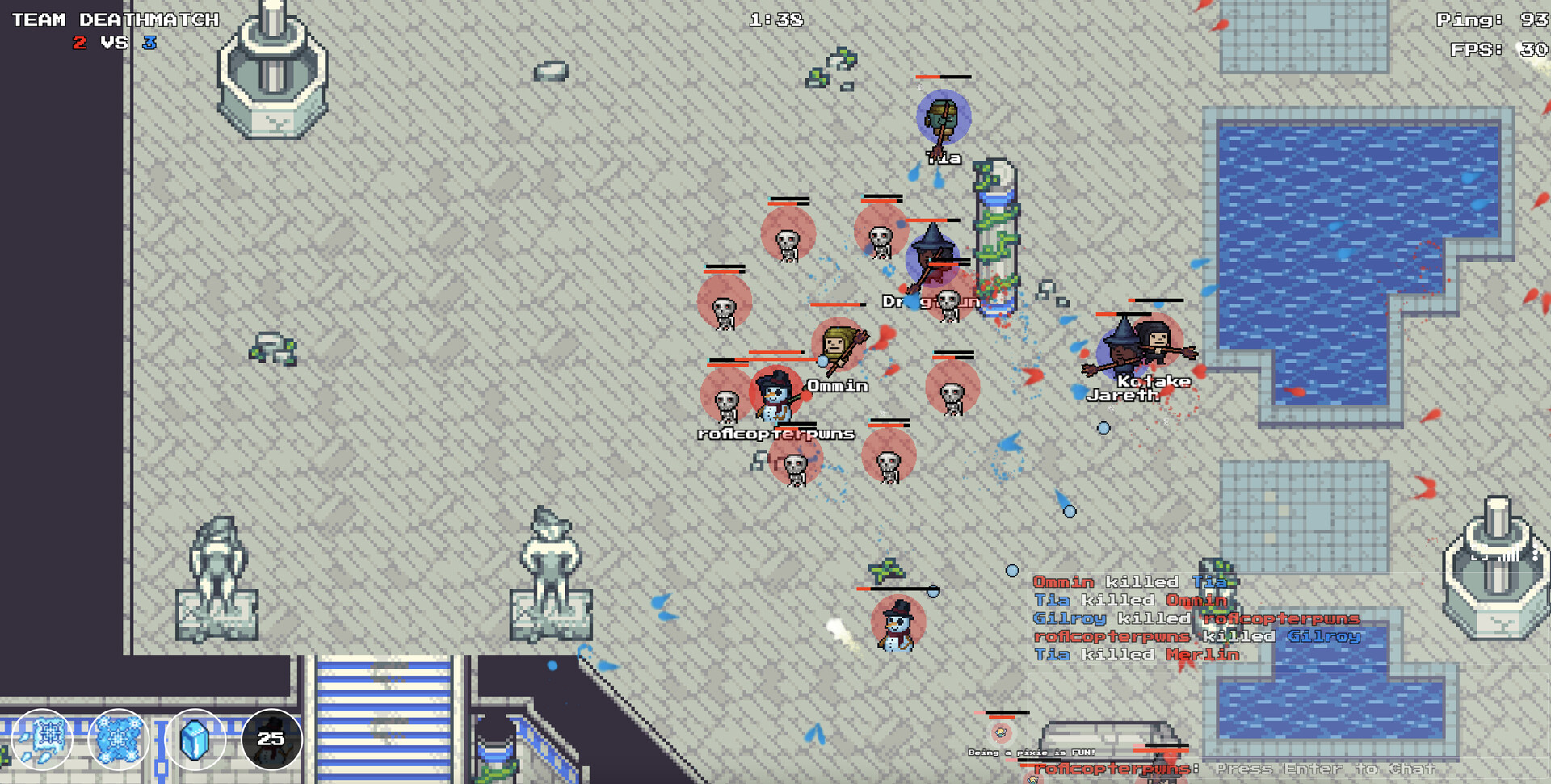This screenshot has height=784, width=1551.
Task: Click the Ping: 93 indicator
Action: (1490, 20)
